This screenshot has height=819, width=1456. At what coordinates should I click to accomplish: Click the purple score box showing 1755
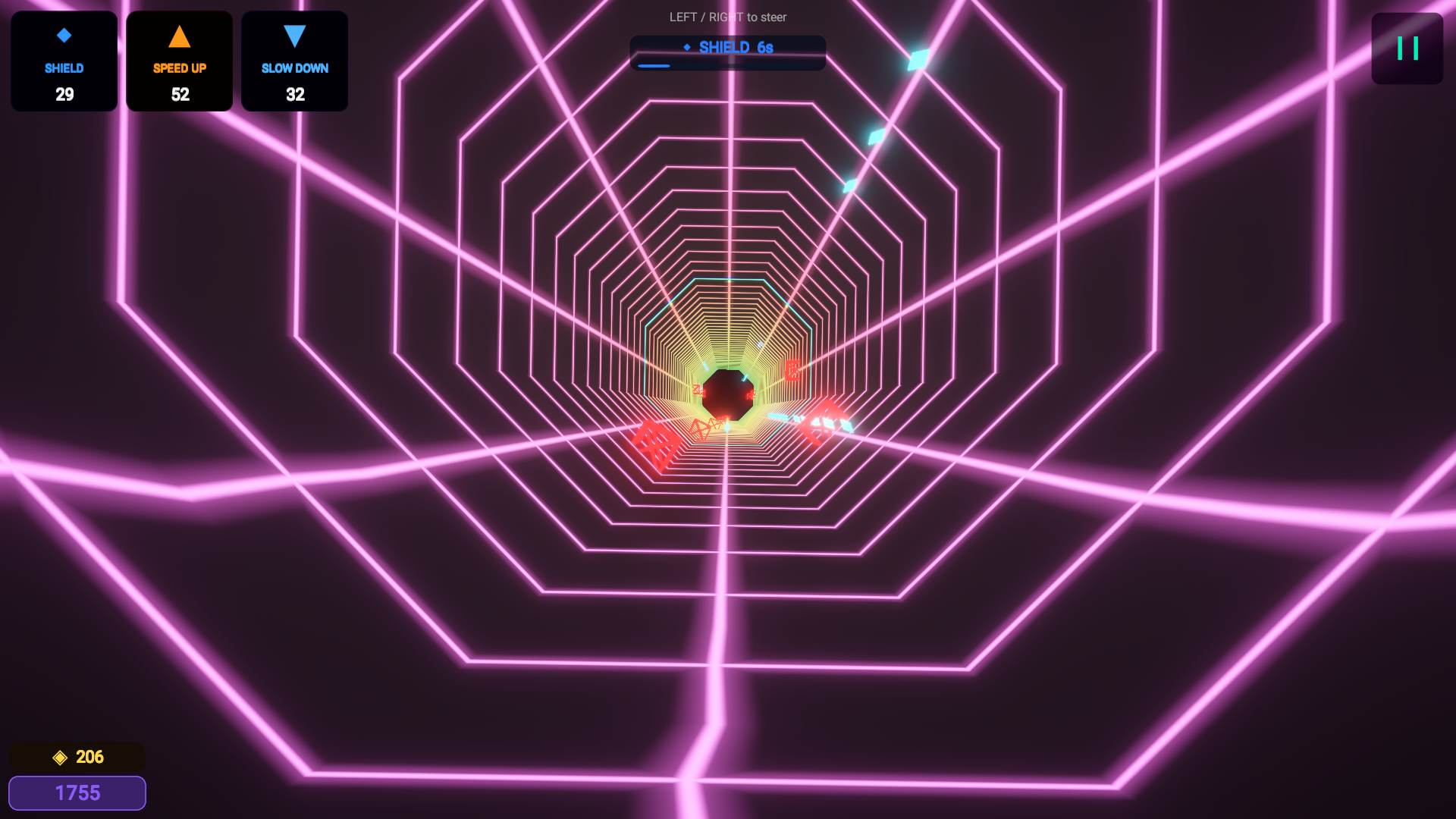77,792
